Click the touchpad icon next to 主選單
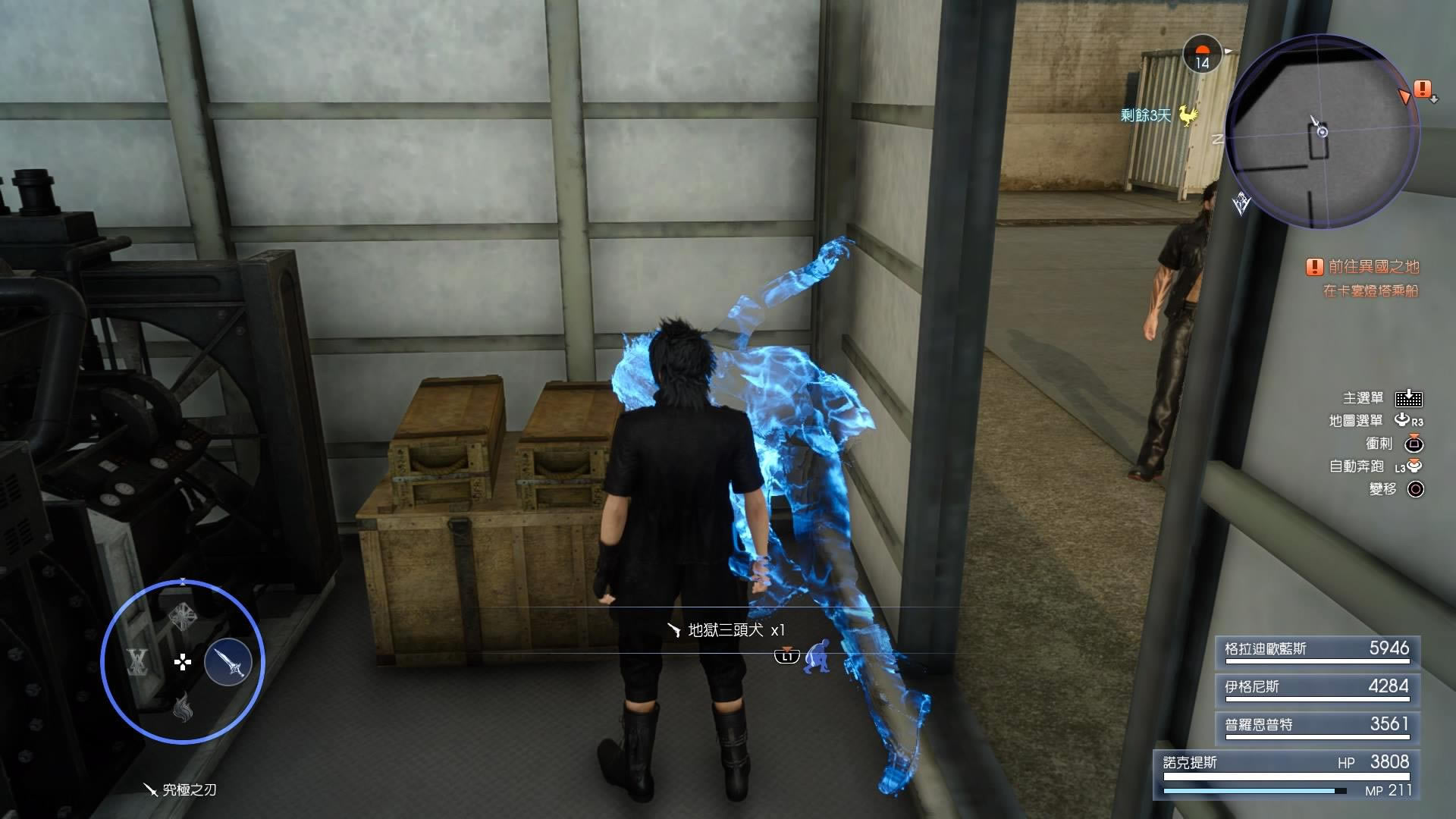The height and width of the screenshot is (819, 1456). [1408, 400]
